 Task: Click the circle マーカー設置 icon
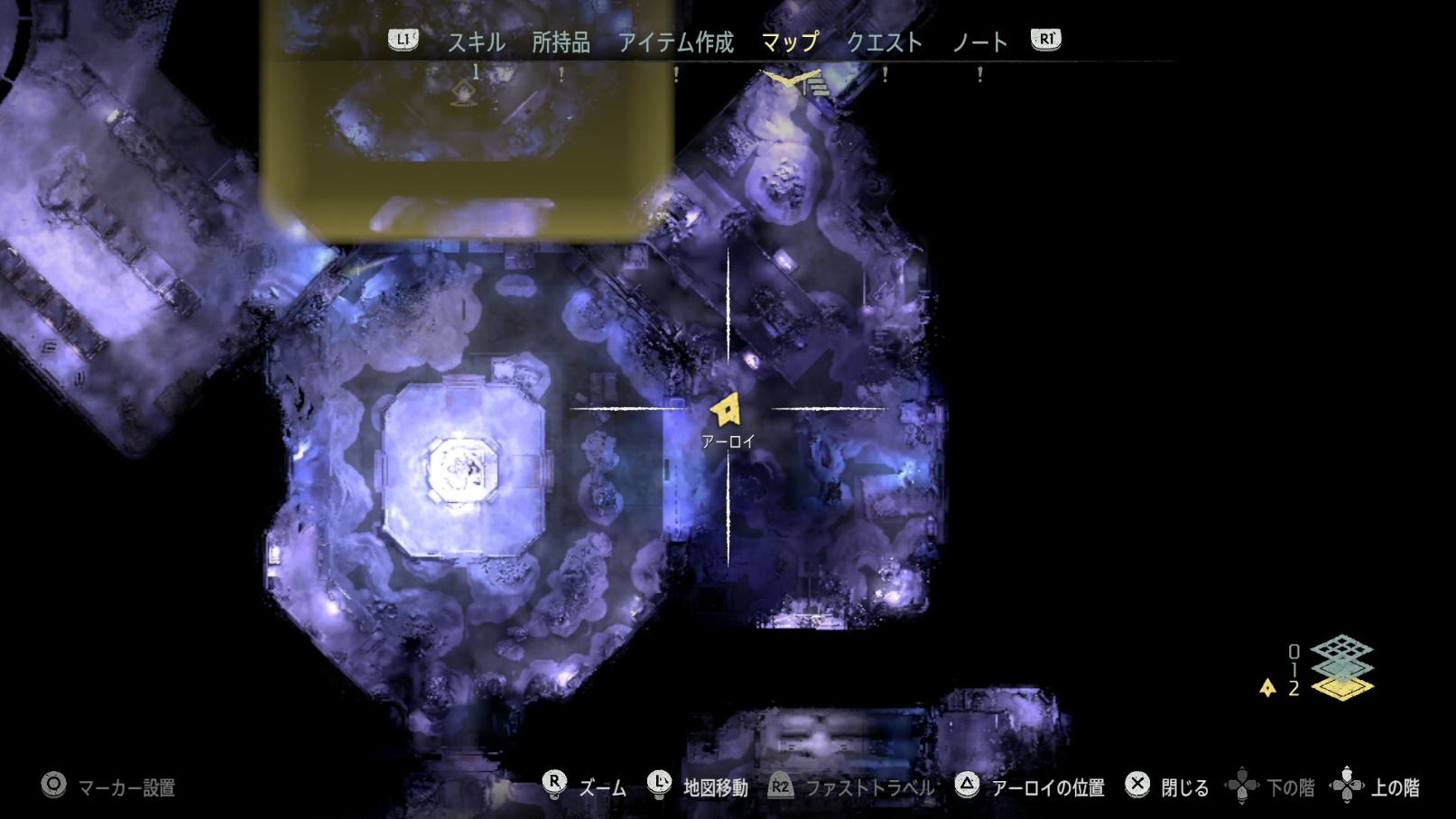click(52, 786)
